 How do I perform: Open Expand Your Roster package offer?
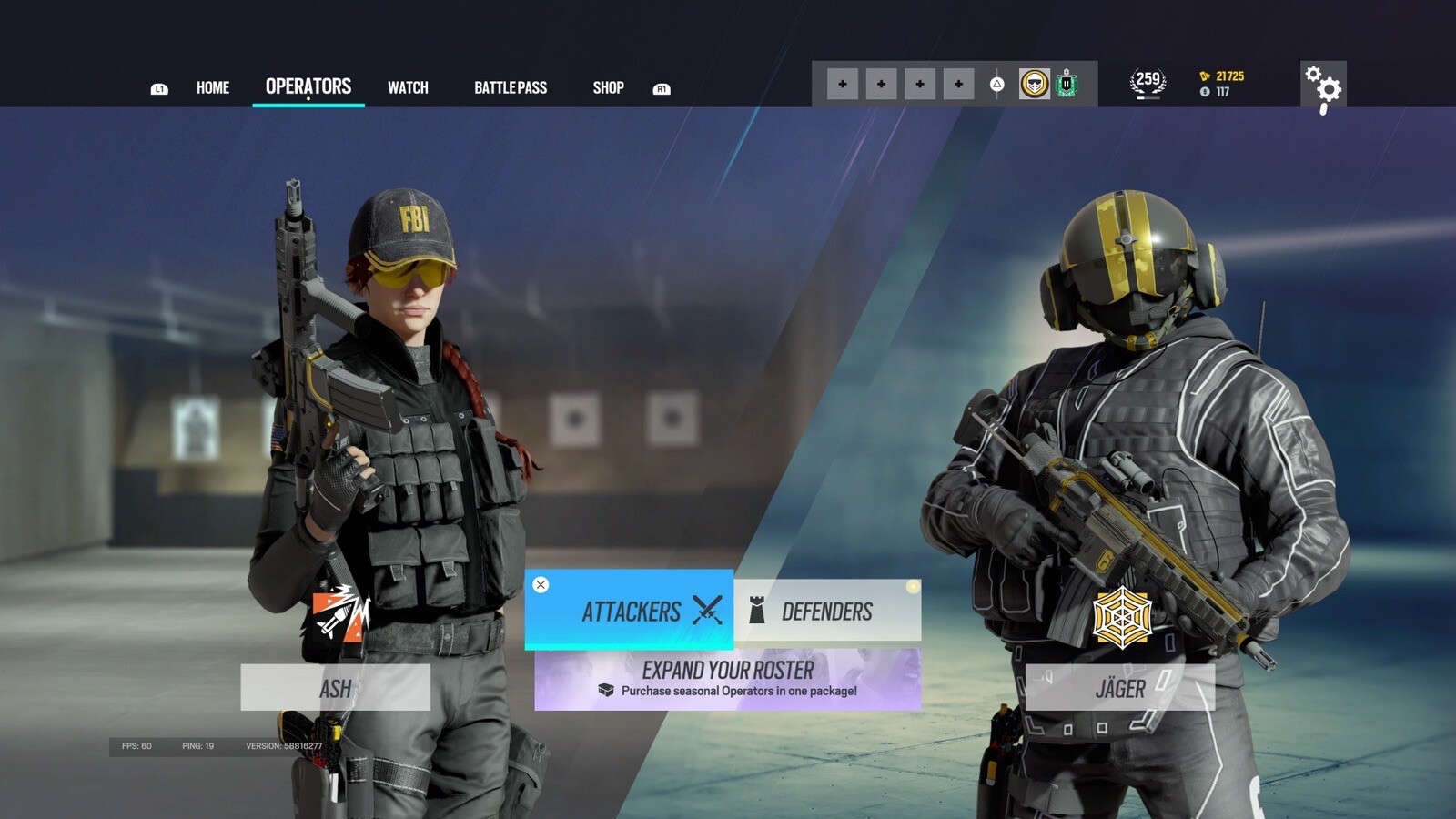tap(728, 678)
